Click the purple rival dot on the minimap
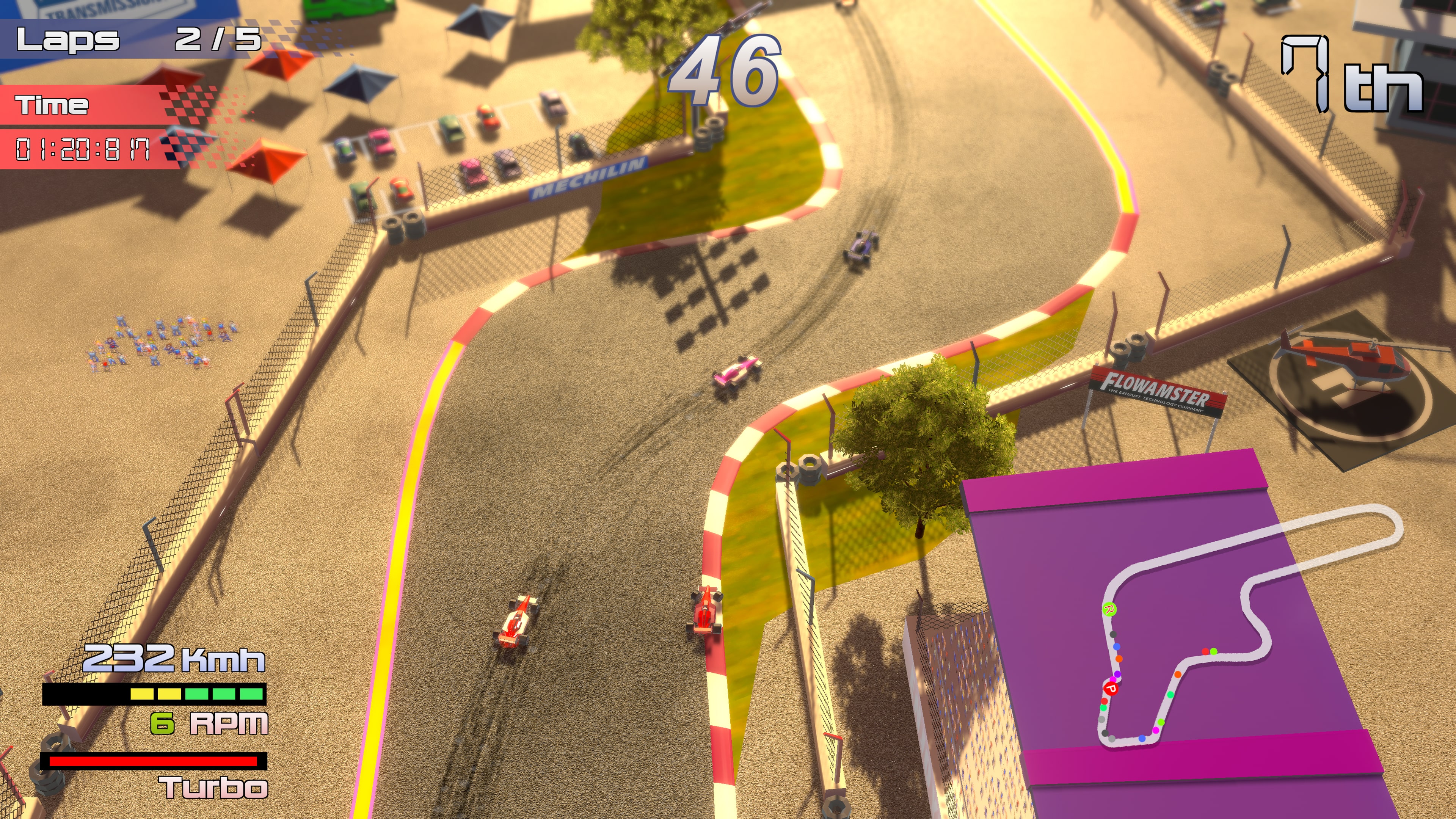 pyautogui.click(x=1117, y=675)
